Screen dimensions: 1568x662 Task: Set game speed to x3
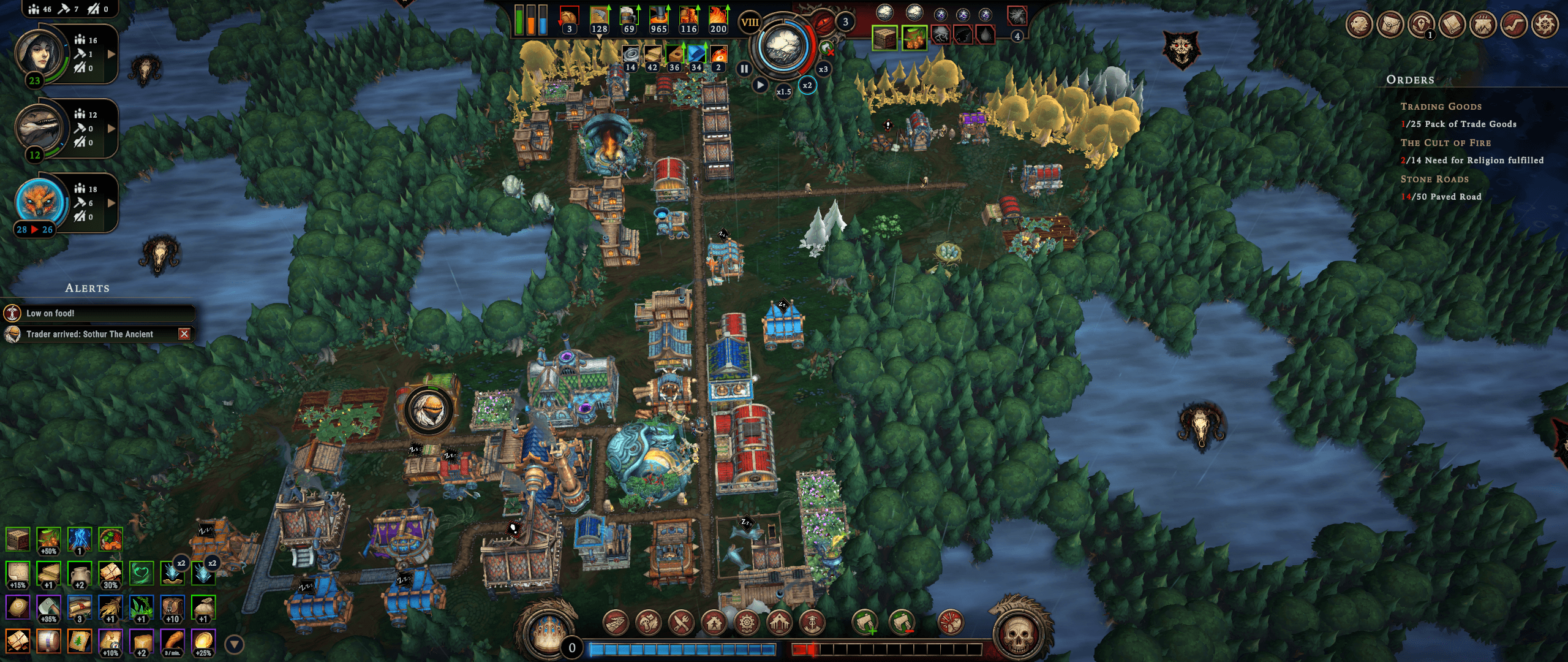coord(823,69)
